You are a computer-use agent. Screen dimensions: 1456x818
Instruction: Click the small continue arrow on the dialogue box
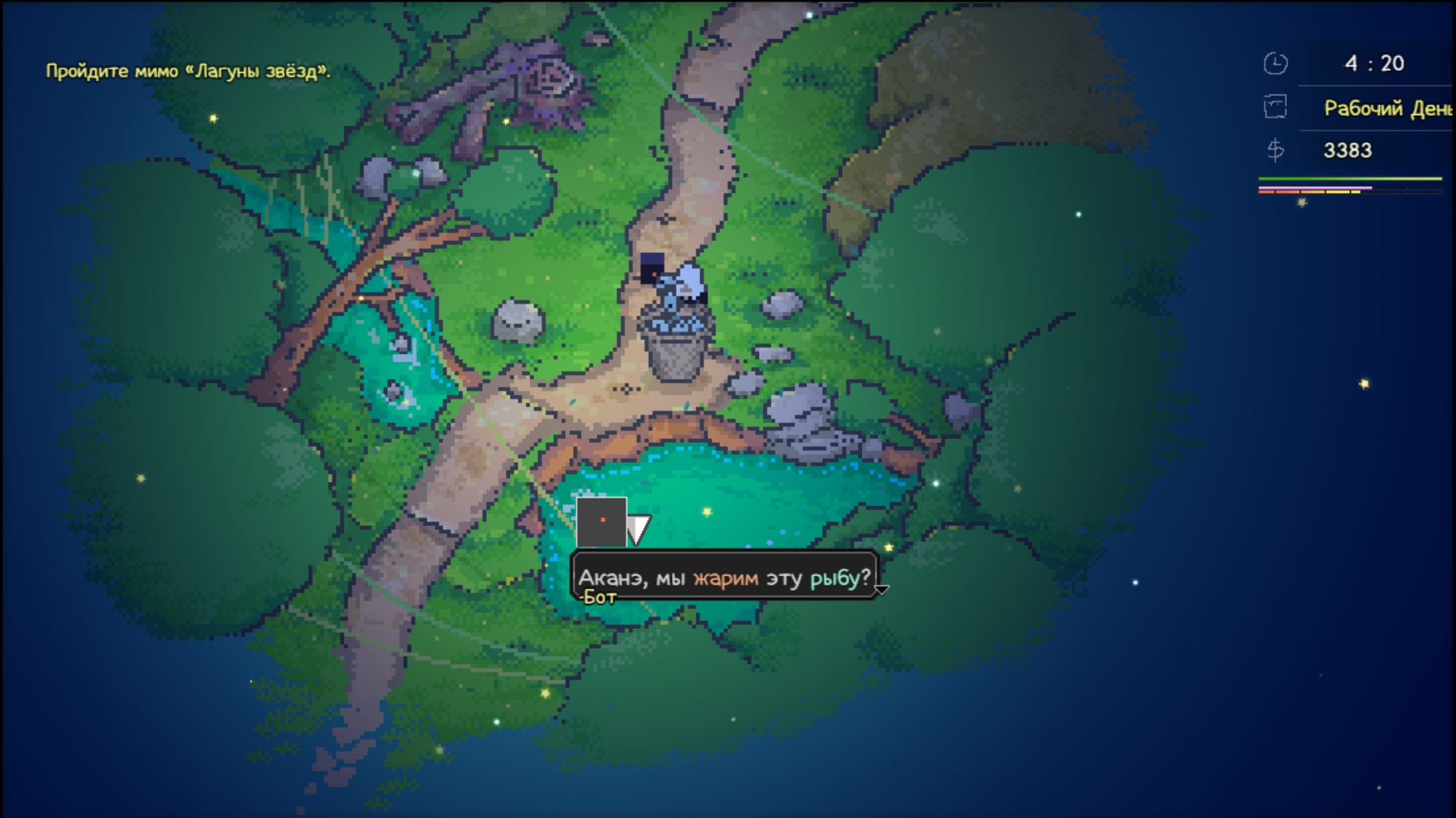882,589
